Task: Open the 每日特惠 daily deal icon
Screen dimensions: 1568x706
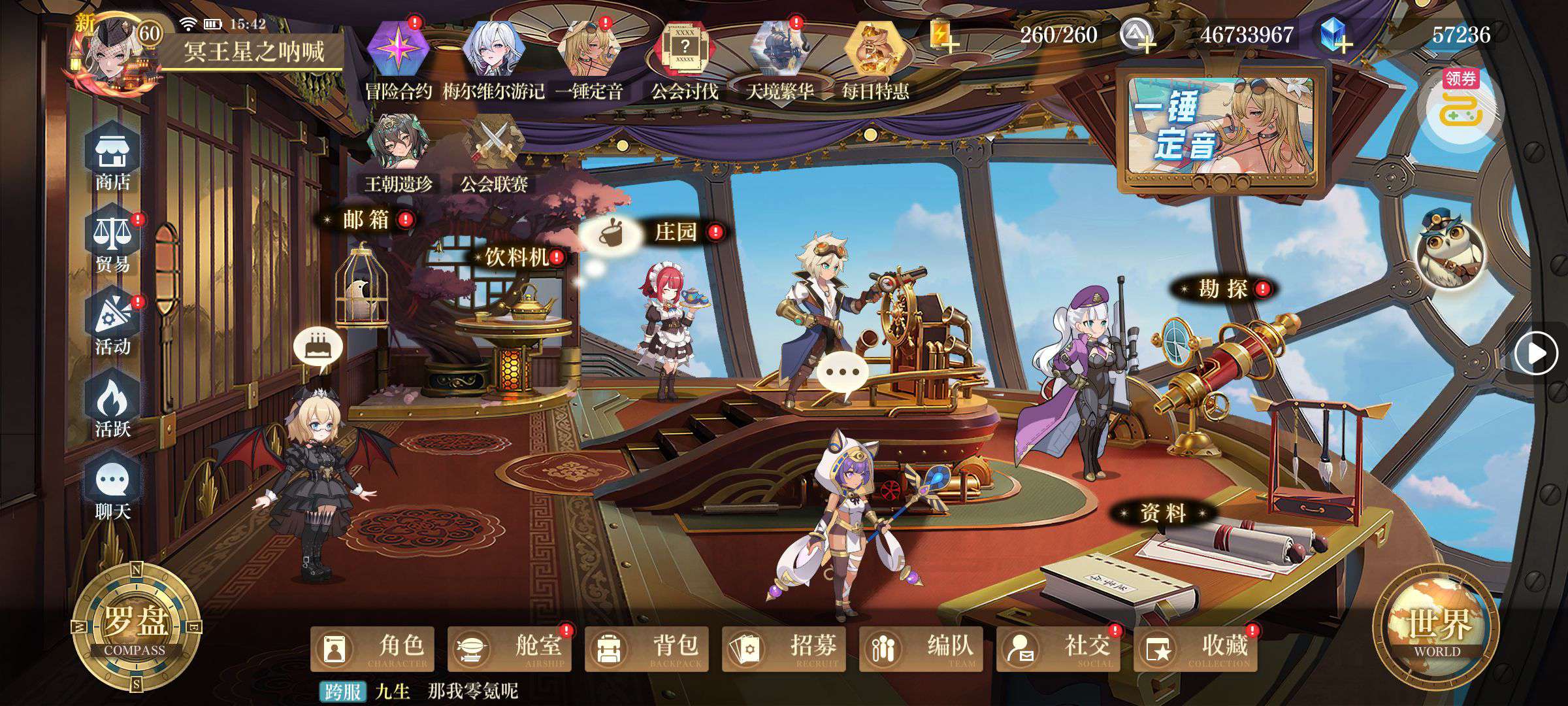Action: [x=875, y=59]
